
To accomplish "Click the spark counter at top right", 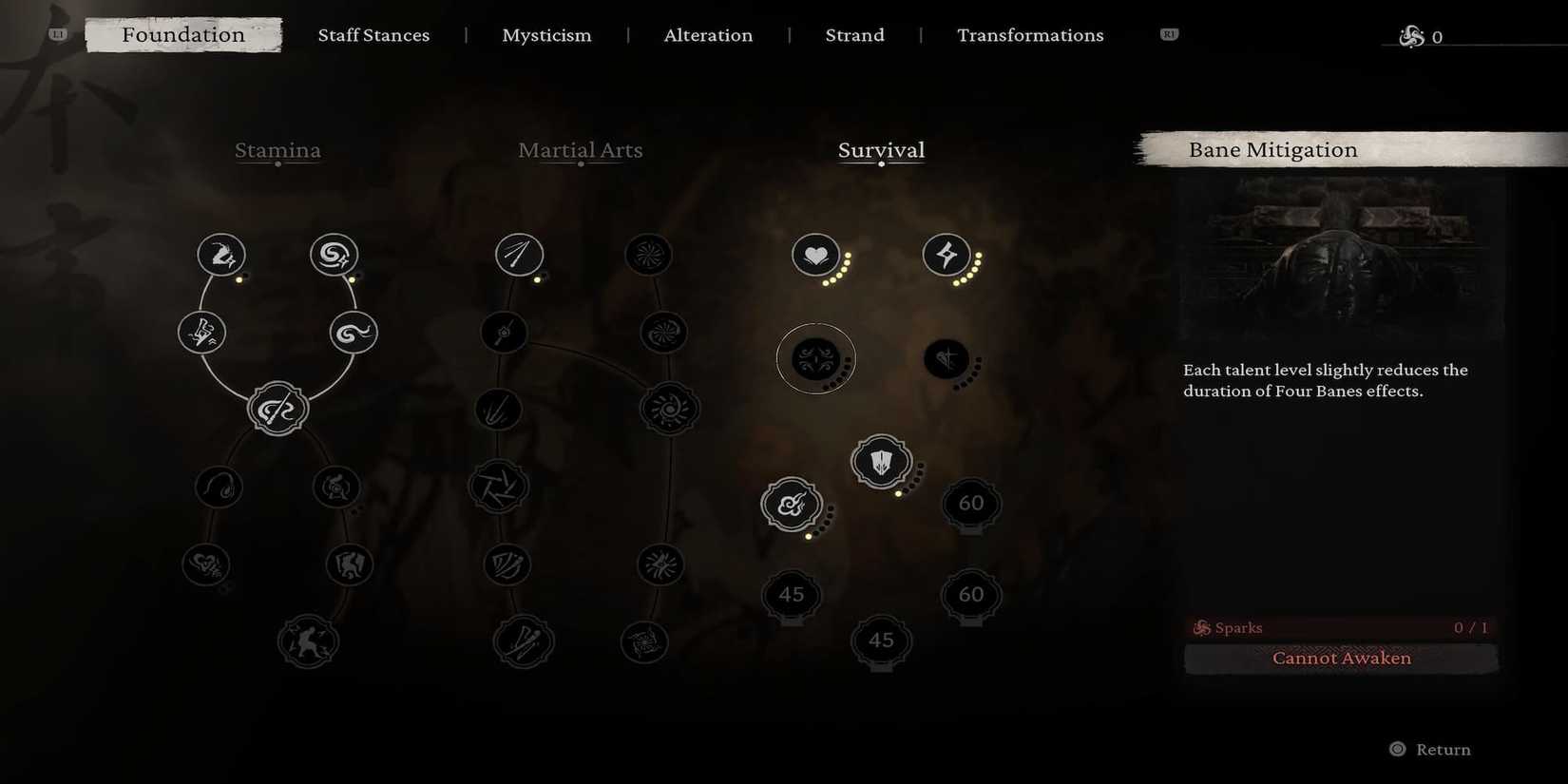I will coord(1423,36).
